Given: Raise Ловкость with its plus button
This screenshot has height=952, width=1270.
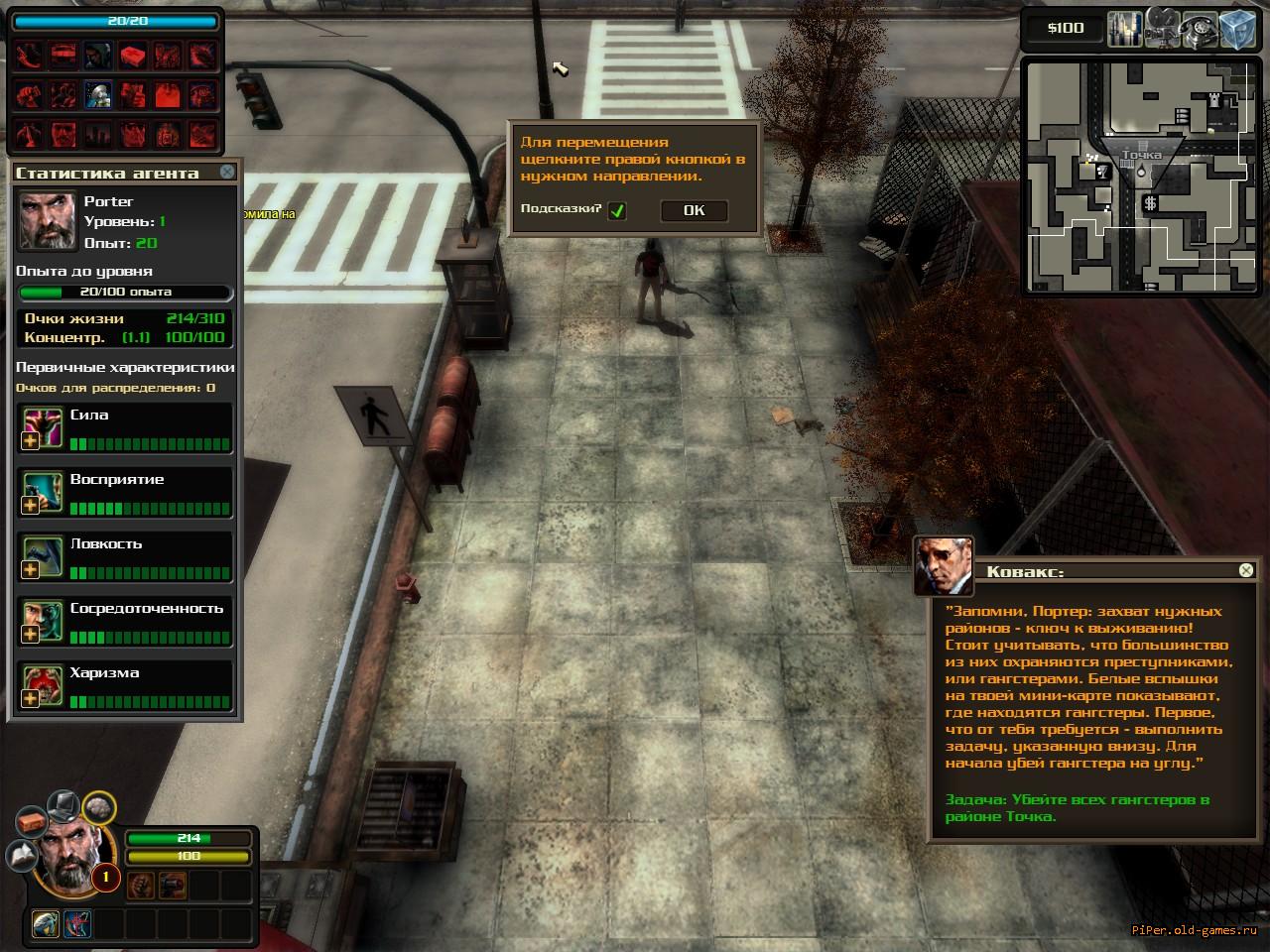Looking at the screenshot, I should (31, 570).
